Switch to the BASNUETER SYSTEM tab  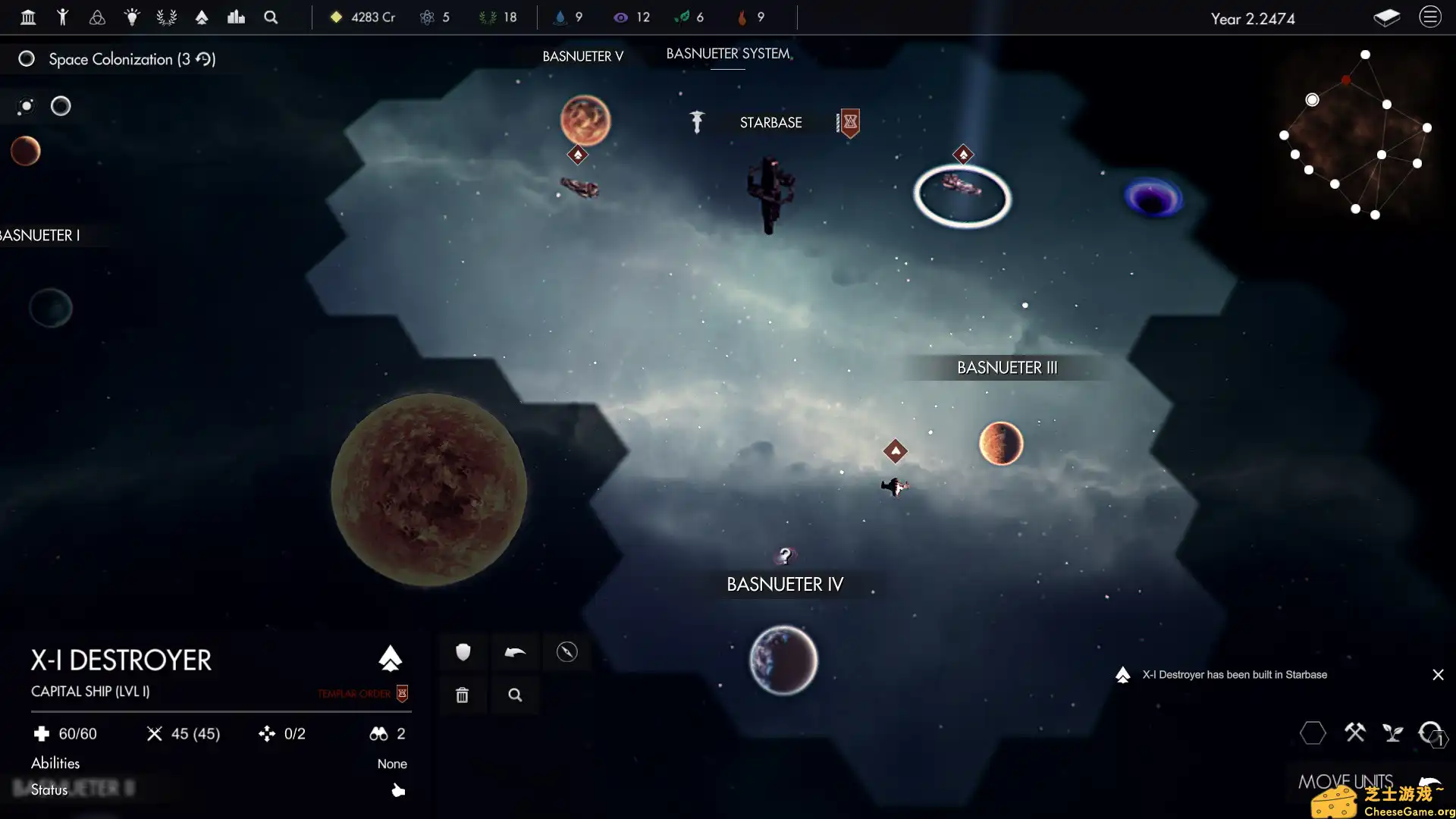pyautogui.click(x=727, y=54)
